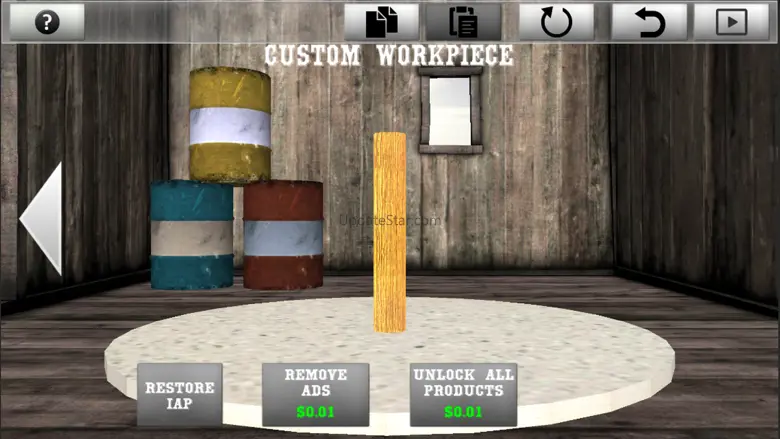Tap the Restore IAP button

pyautogui.click(x=180, y=395)
